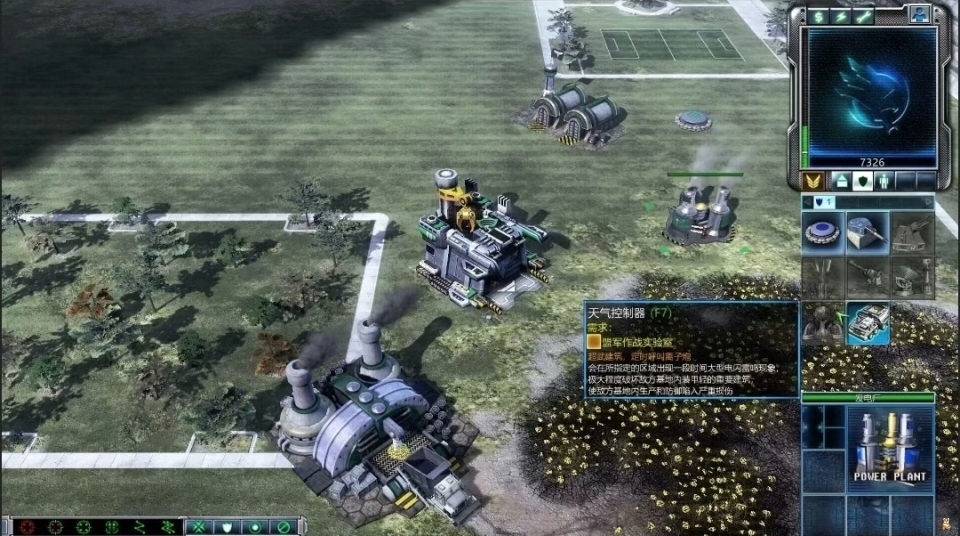Click the slashed circle stop button
The width and height of the screenshot is (960, 536).
[285, 527]
